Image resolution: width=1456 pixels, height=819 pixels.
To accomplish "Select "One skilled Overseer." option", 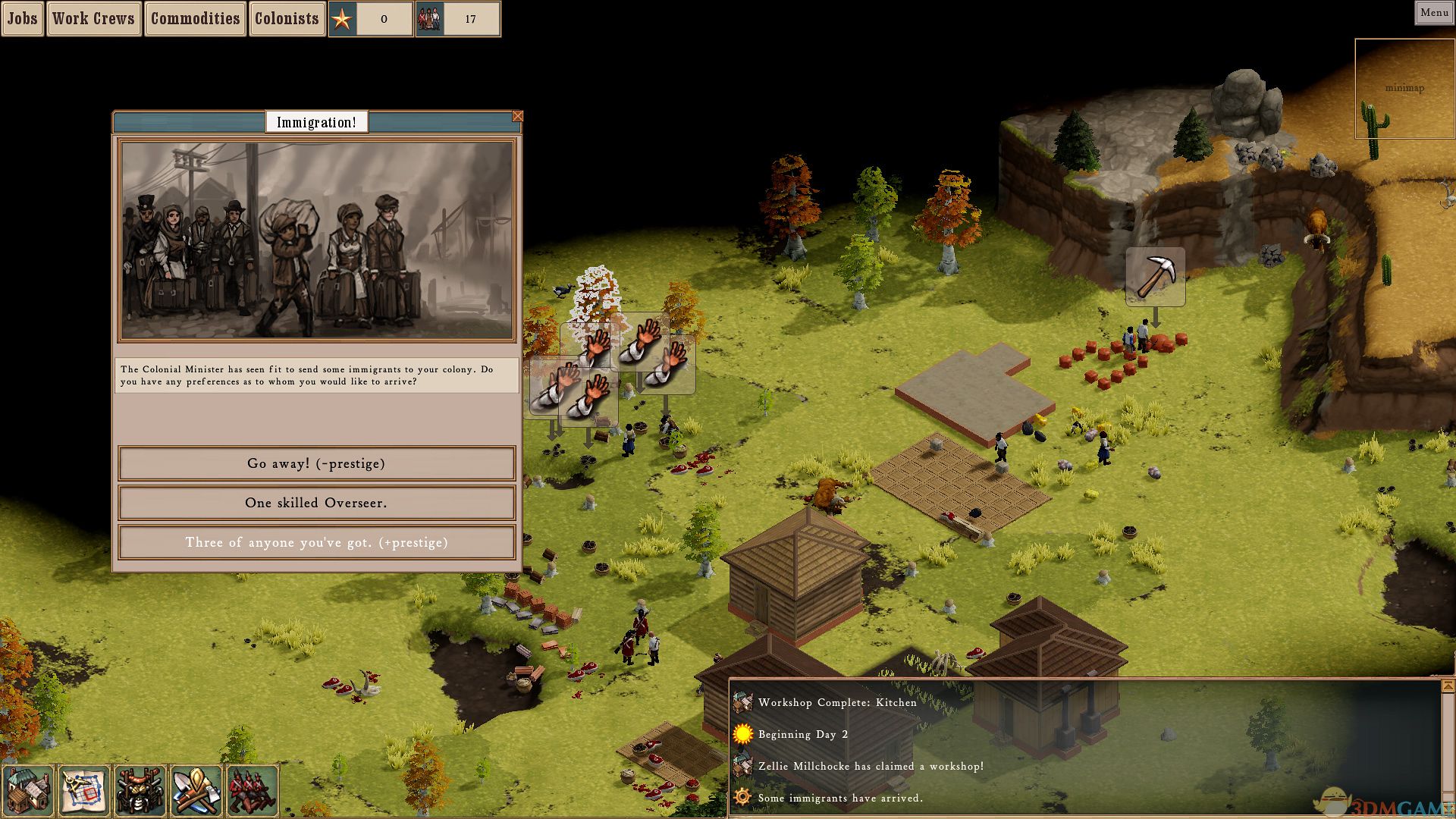I will click(316, 503).
